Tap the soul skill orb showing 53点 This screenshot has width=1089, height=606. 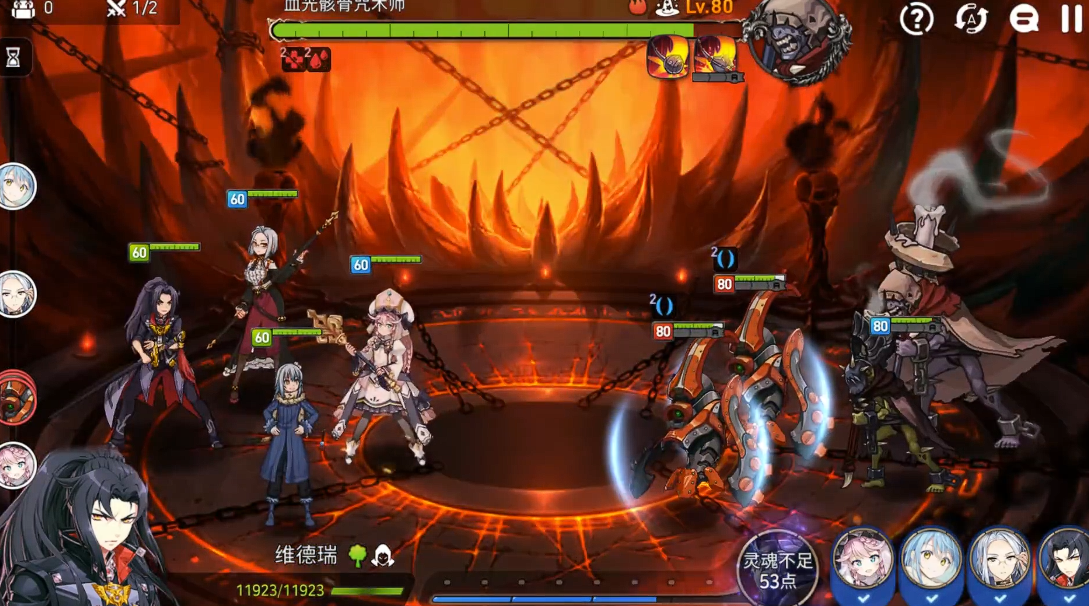(778, 568)
